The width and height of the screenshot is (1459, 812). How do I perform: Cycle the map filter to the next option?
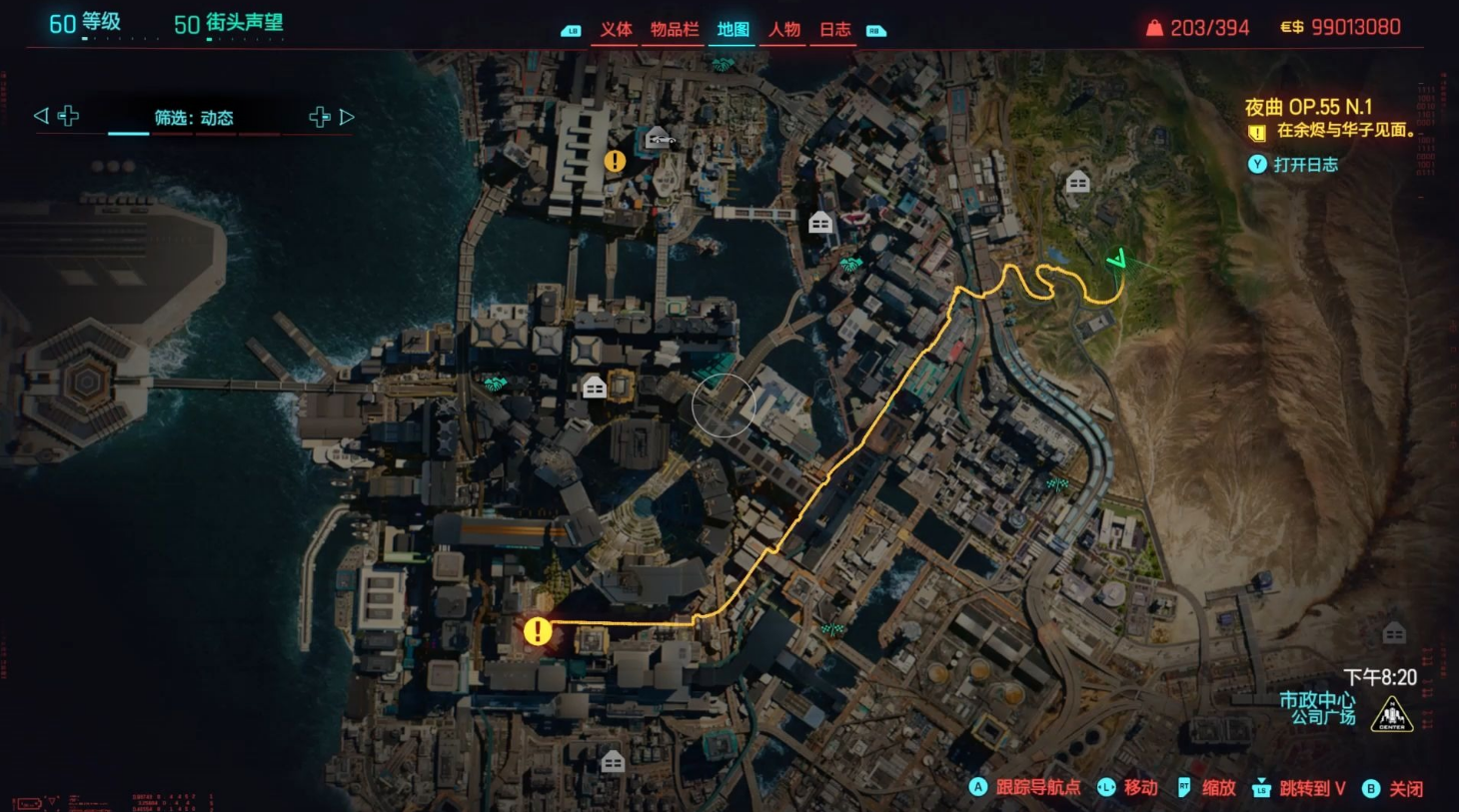coord(346,117)
